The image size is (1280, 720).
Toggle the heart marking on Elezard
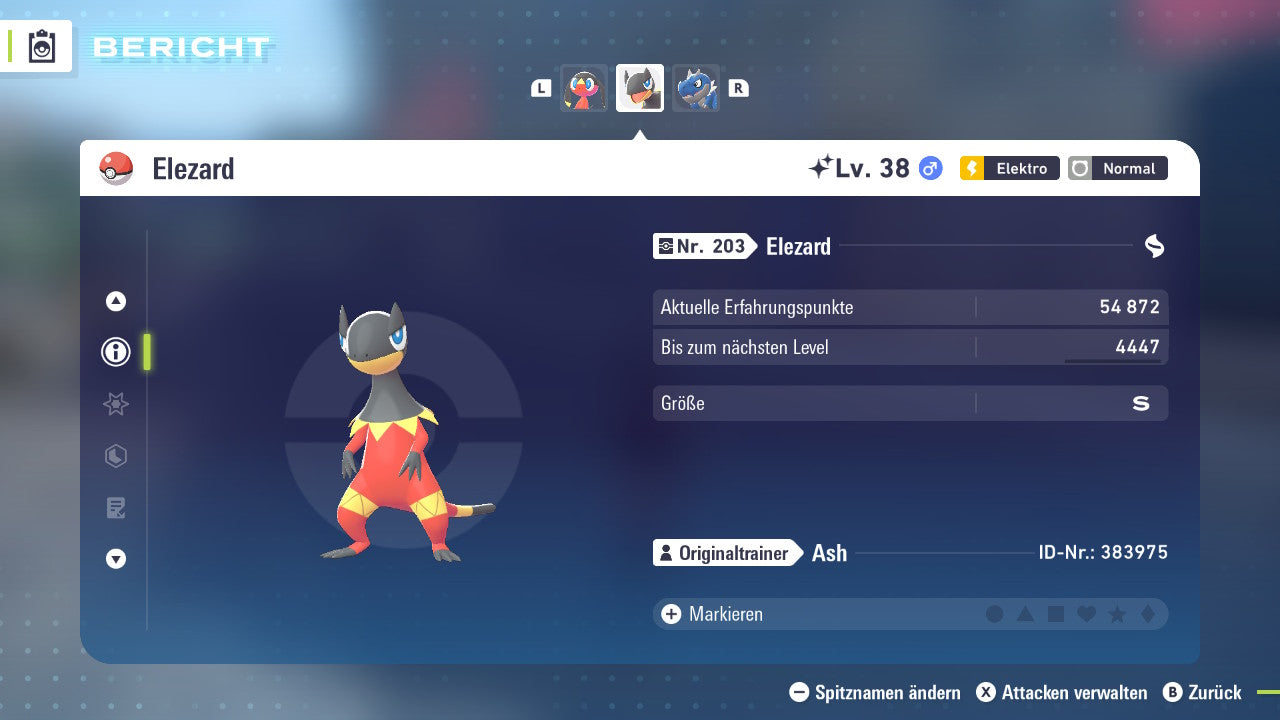tap(1085, 614)
